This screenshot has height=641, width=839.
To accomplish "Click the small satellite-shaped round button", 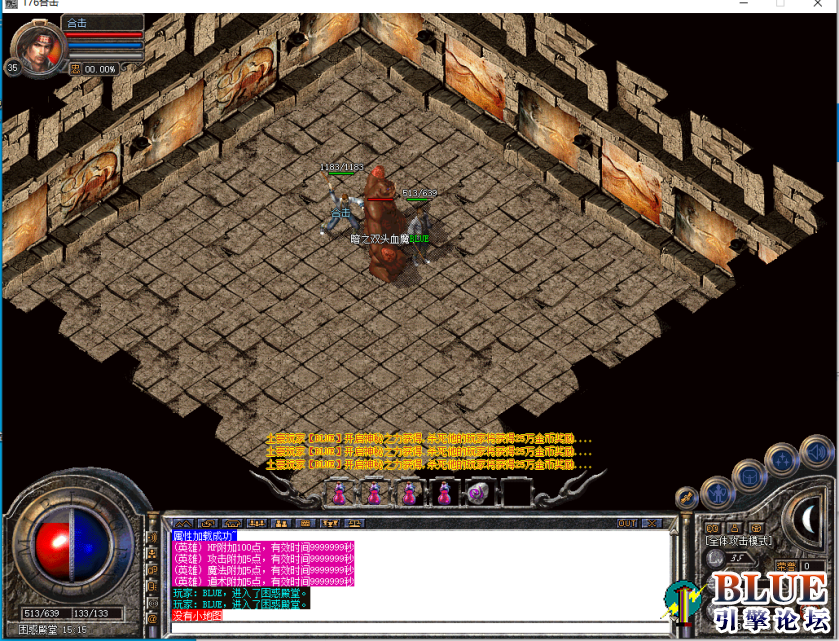I will pos(687,496).
